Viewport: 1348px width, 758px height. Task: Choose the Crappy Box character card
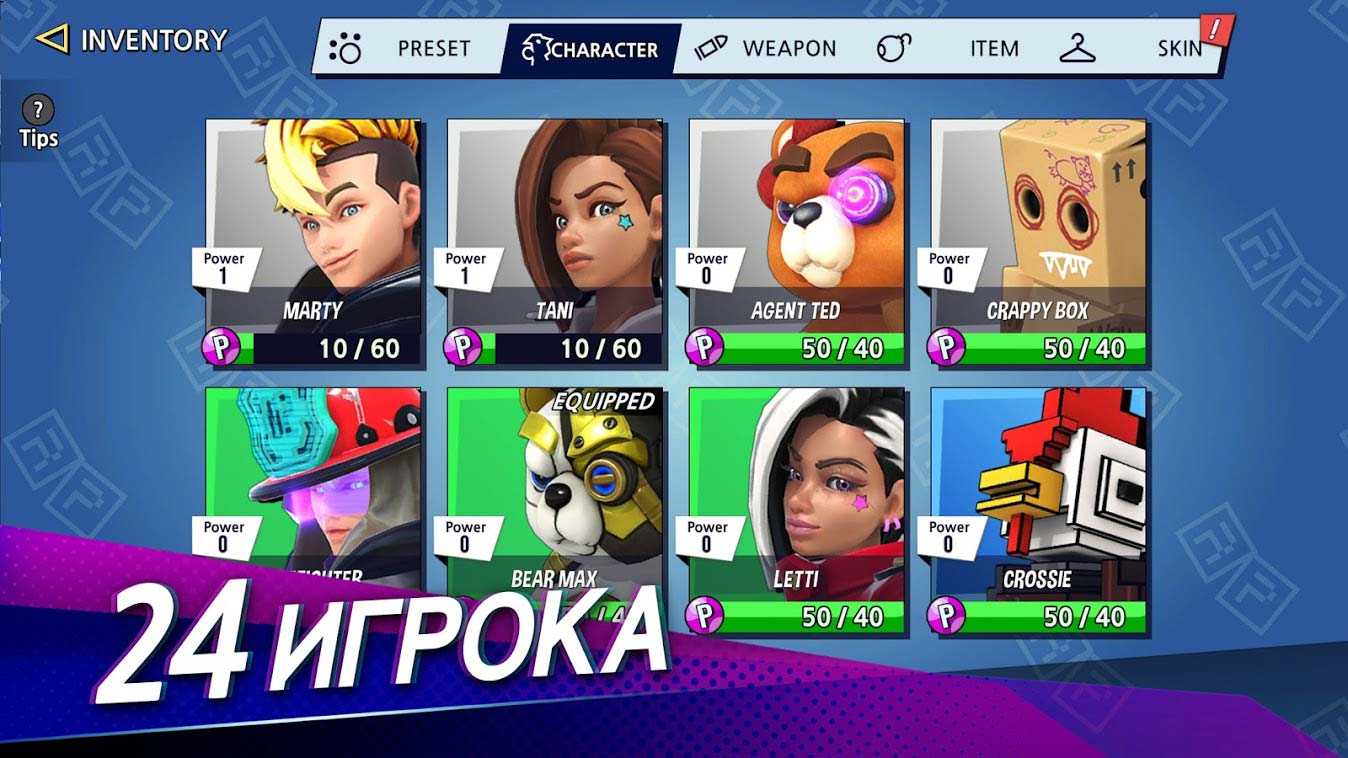[1039, 240]
